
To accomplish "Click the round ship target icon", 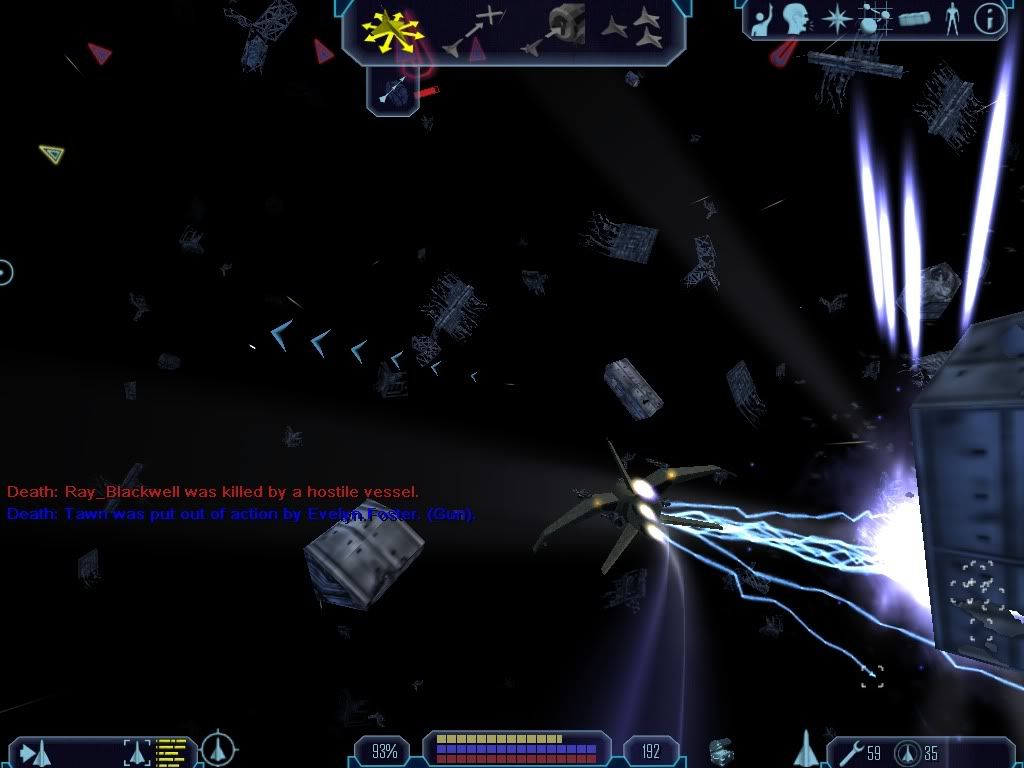I will tap(218, 748).
